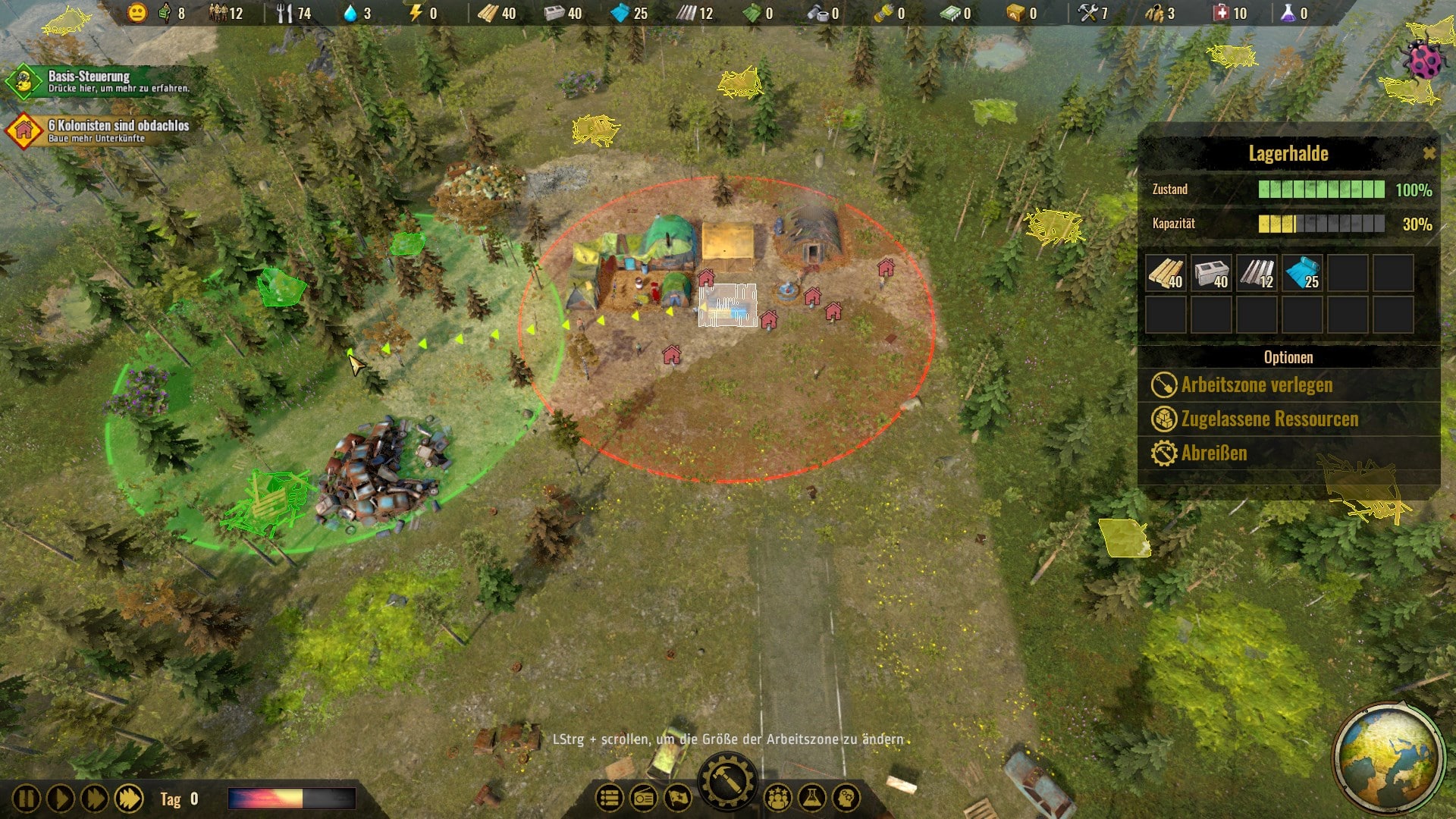1456x819 pixels.
Task: Select the blue plastic storage slot
Action: [1302, 273]
